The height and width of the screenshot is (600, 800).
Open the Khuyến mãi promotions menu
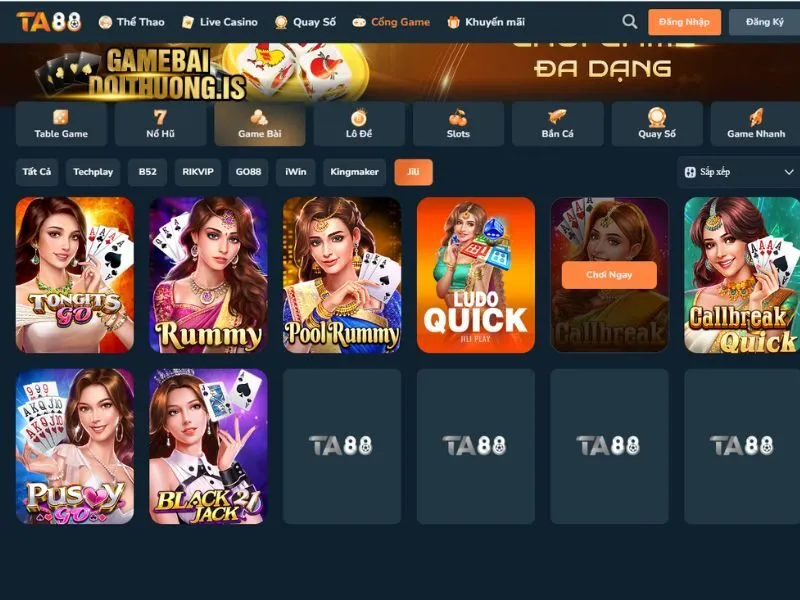click(487, 21)
